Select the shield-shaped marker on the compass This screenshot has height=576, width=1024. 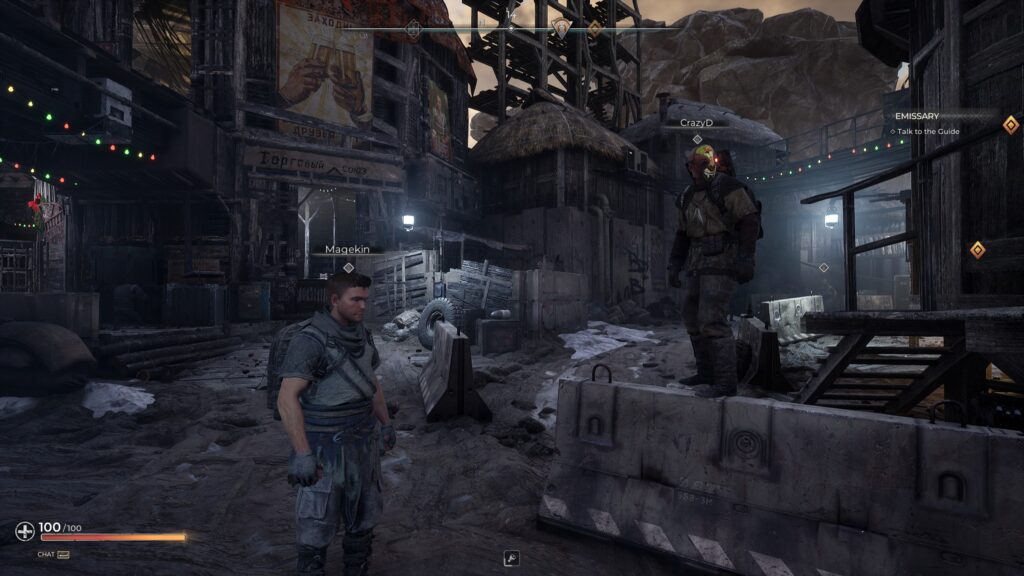(x=561, y=29)
